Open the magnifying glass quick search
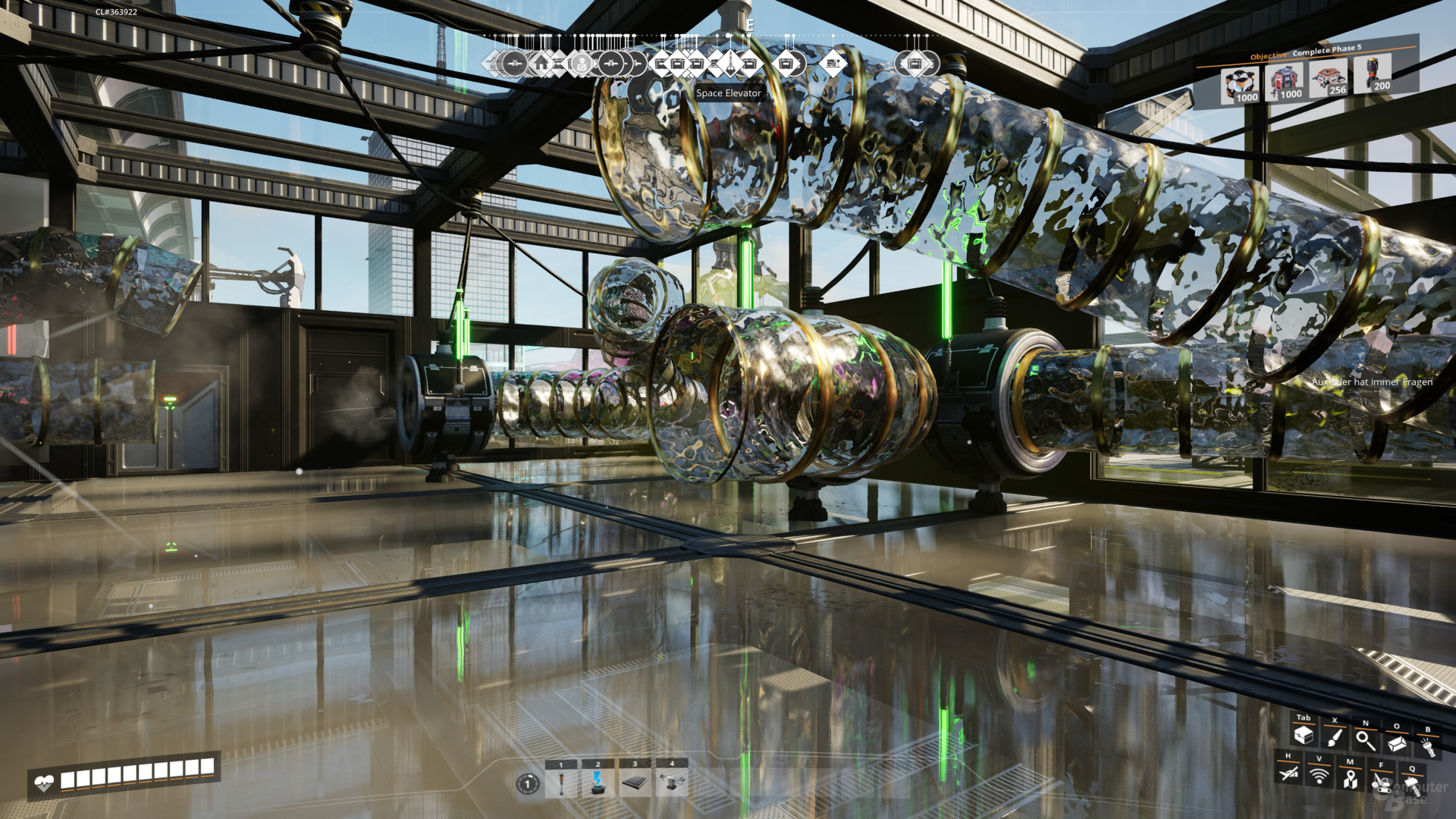 pyautogui.click(x=1365, y=740)
